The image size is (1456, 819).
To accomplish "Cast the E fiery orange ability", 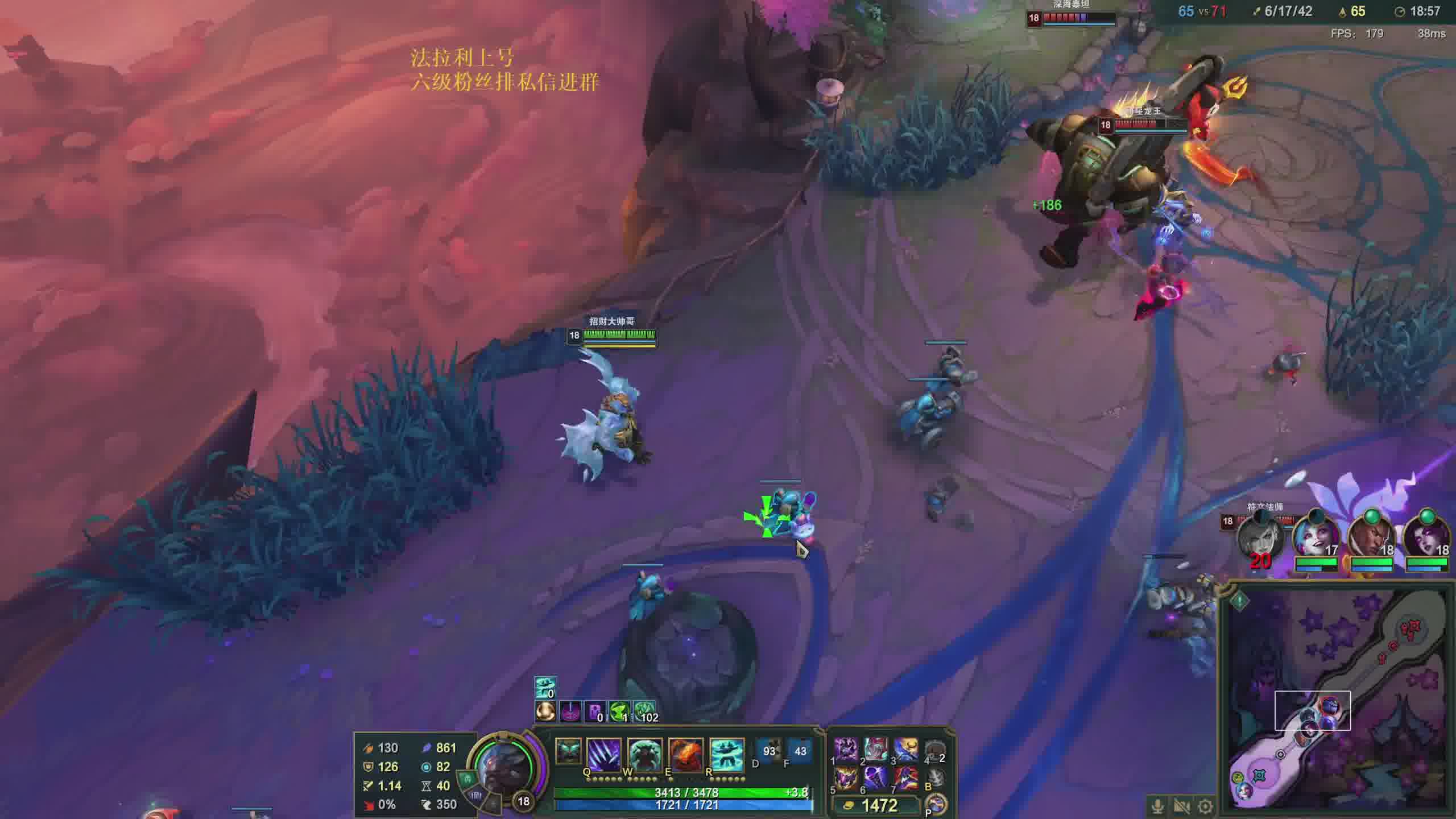I will (x=685, y=754).
